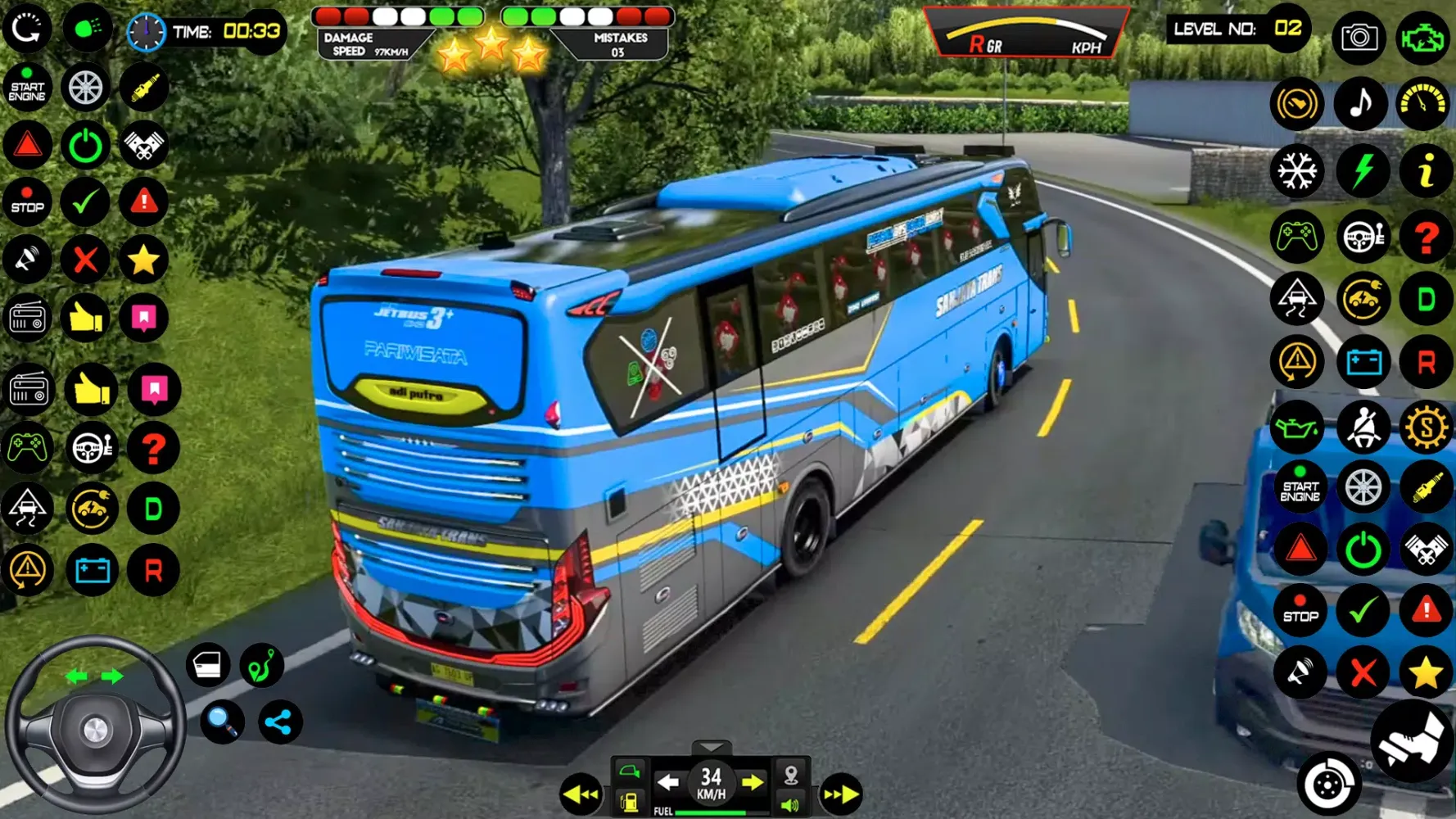Select the green lightning bolt icon
Screen dimensions: 1456x819
[1362, 170]
